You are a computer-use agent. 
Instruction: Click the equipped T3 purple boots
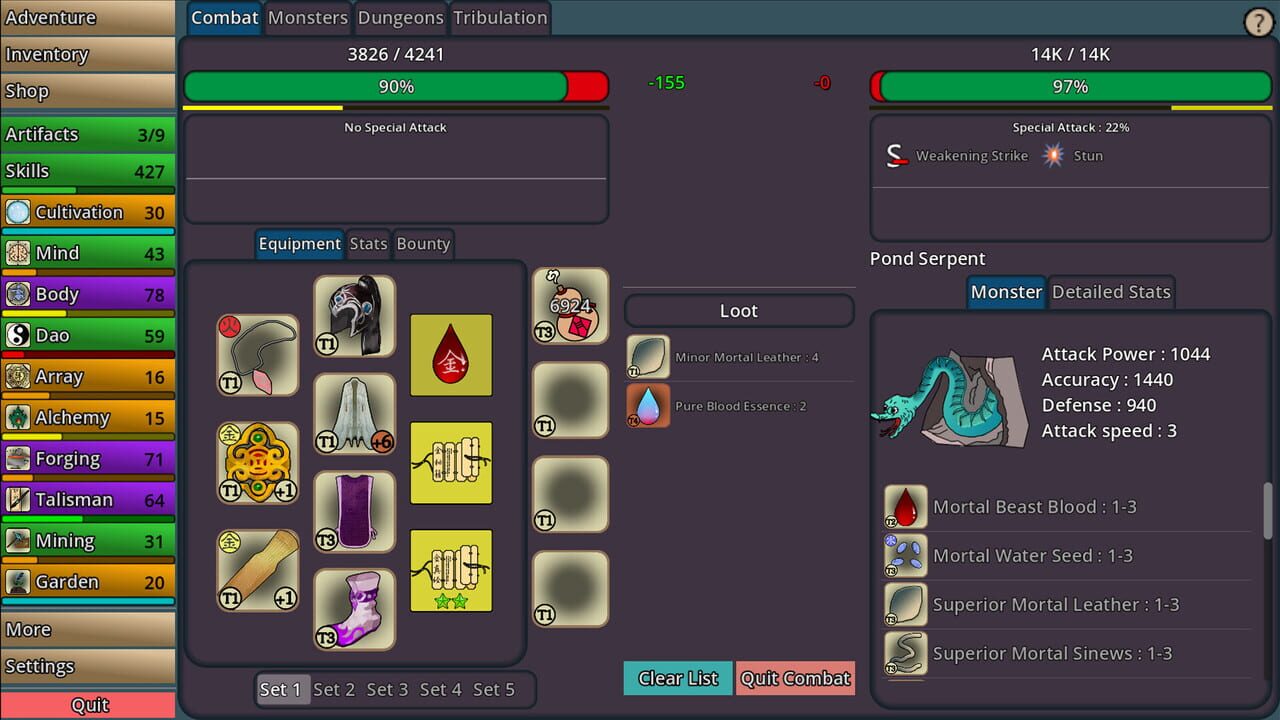[354, 608]
